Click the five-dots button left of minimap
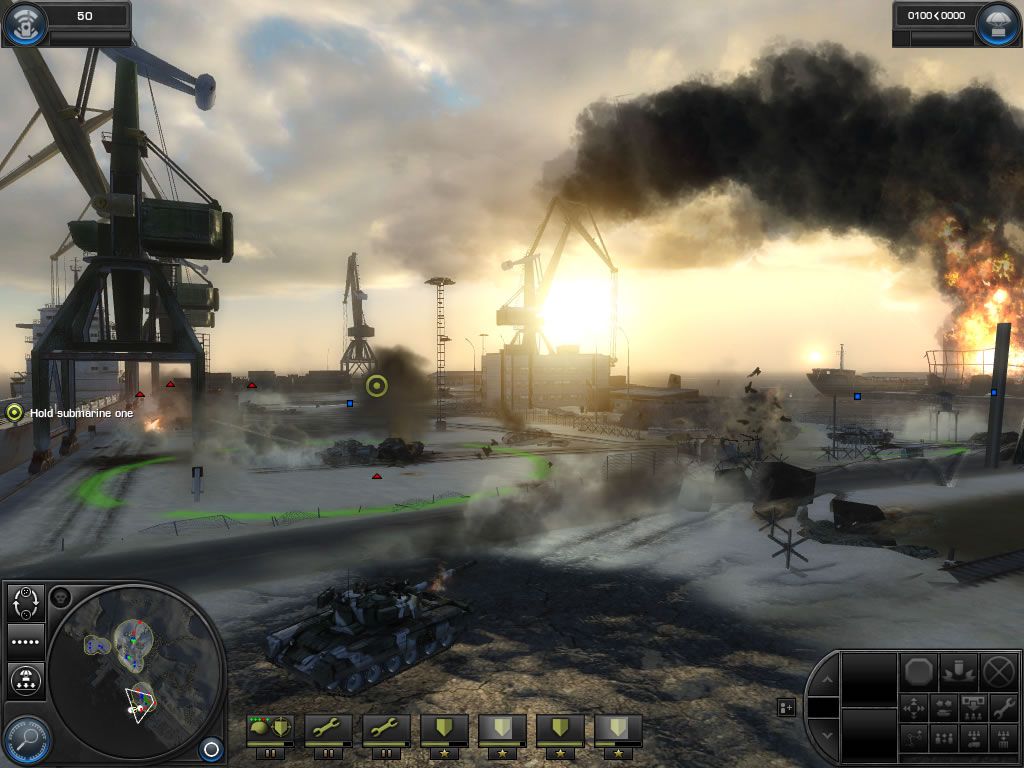The height and width of the screenshot is (768, 1024). [25, 641]
